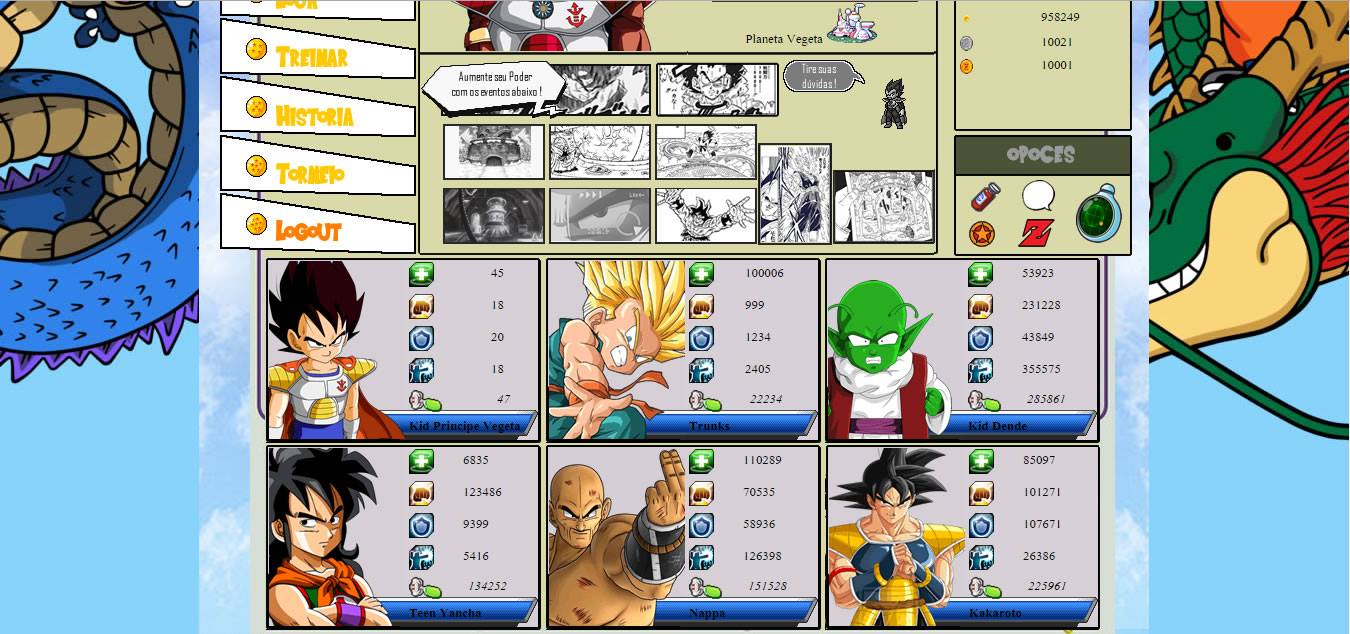
Task: Select the Trunks character card
Action: click(x=683, y=349)
